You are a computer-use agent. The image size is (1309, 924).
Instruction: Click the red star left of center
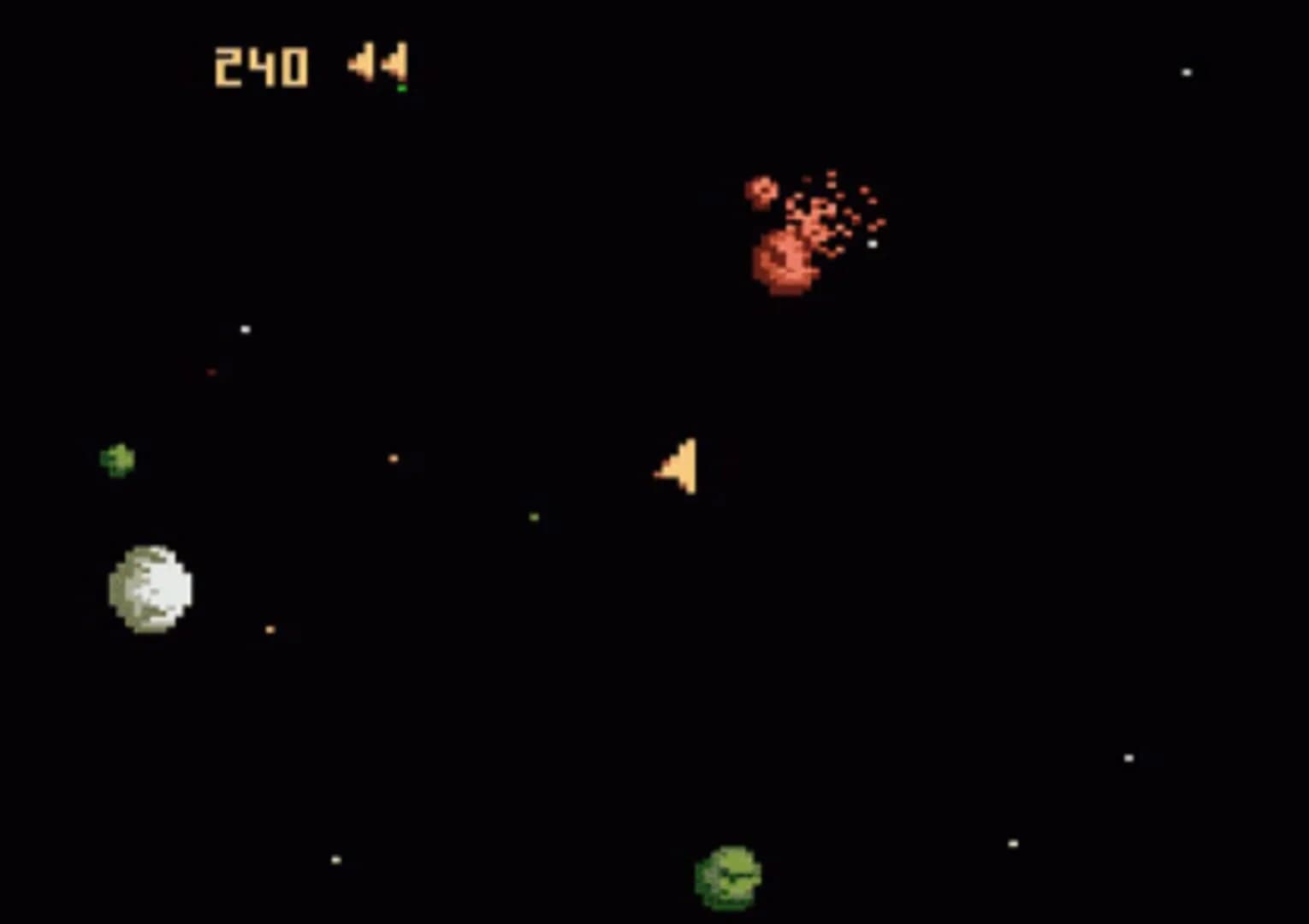coord(211,372)
